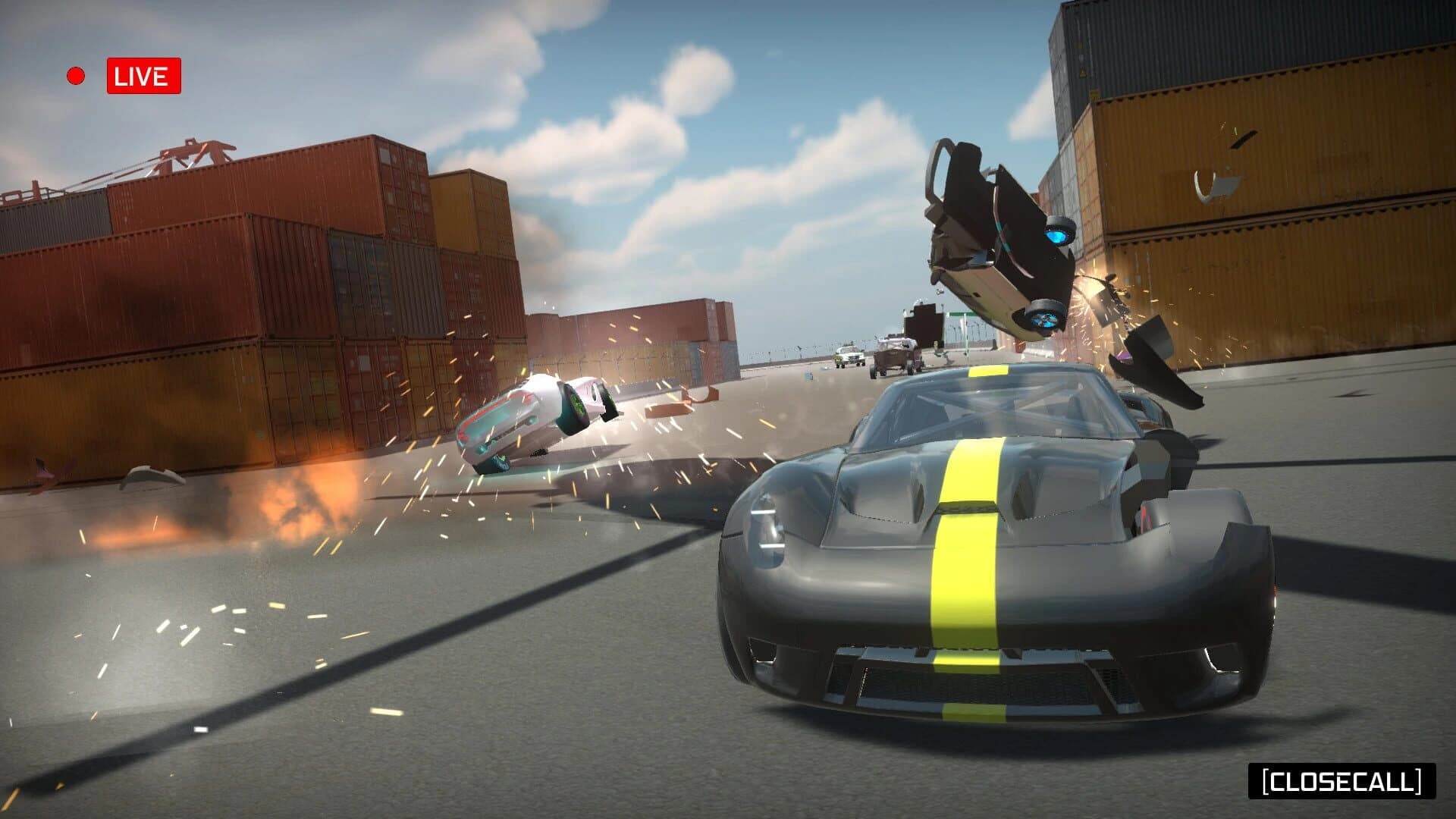Click the red recording indicator dot

(x=75, y=74)
